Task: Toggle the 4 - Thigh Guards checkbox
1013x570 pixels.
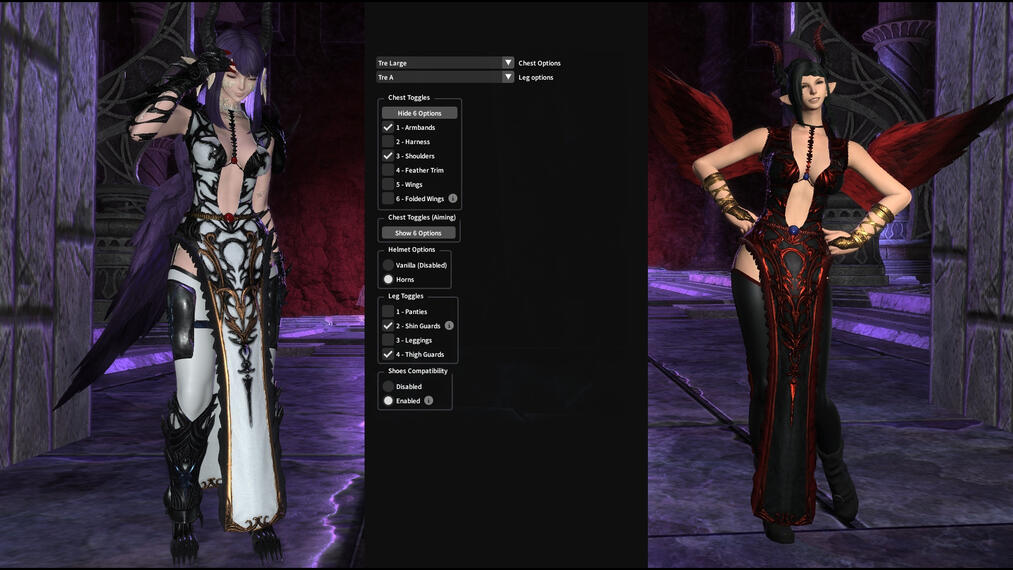Action: 388,354
